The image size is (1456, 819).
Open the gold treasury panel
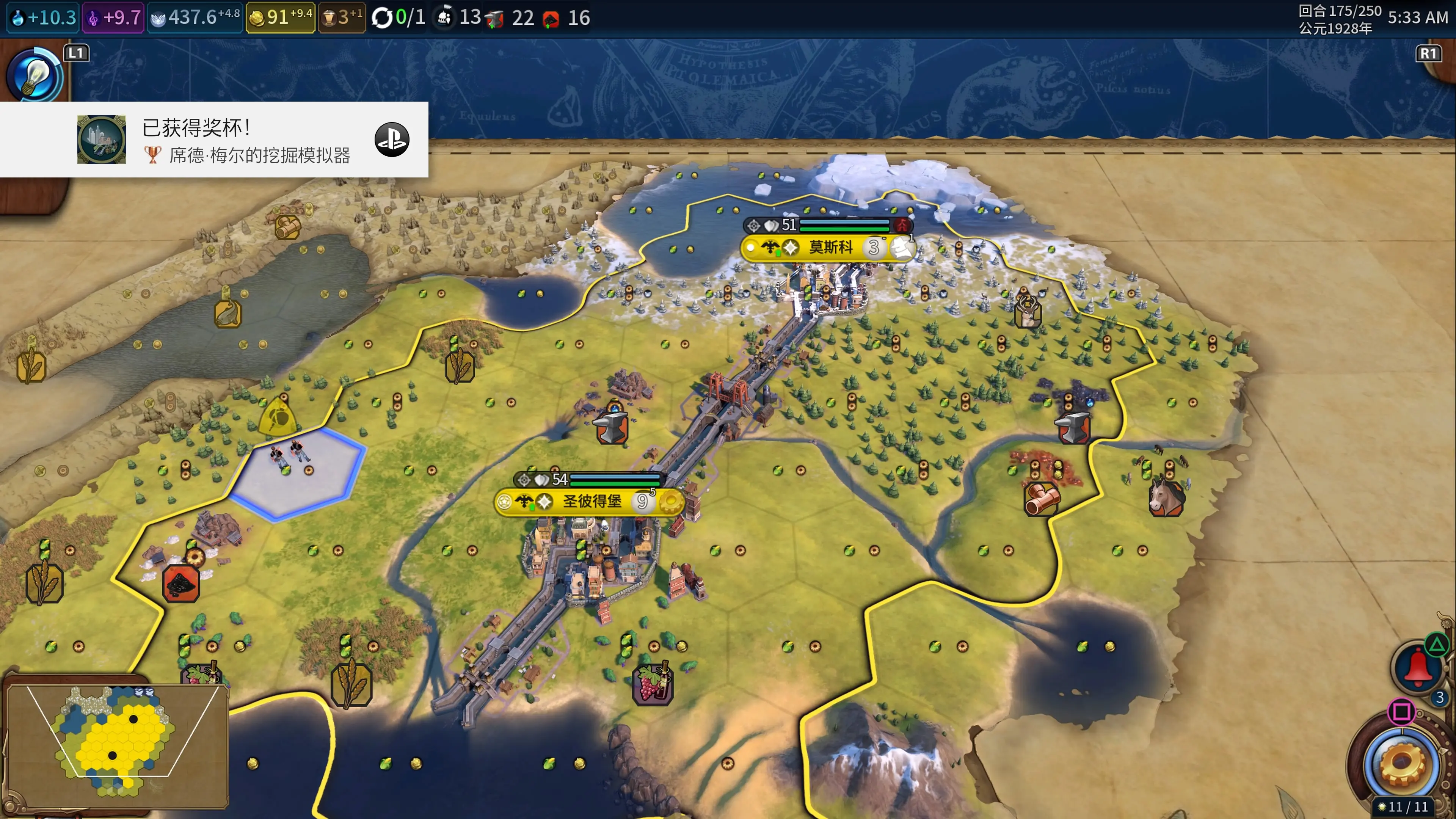280,17
